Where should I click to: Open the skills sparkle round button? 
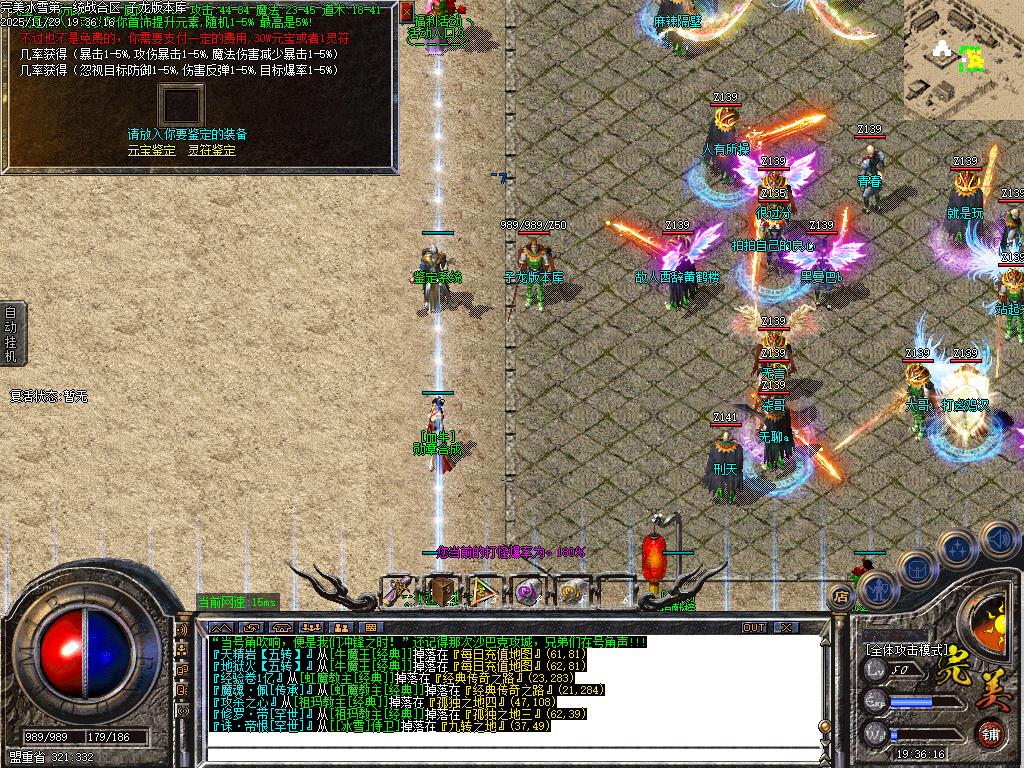click(957, 548)
